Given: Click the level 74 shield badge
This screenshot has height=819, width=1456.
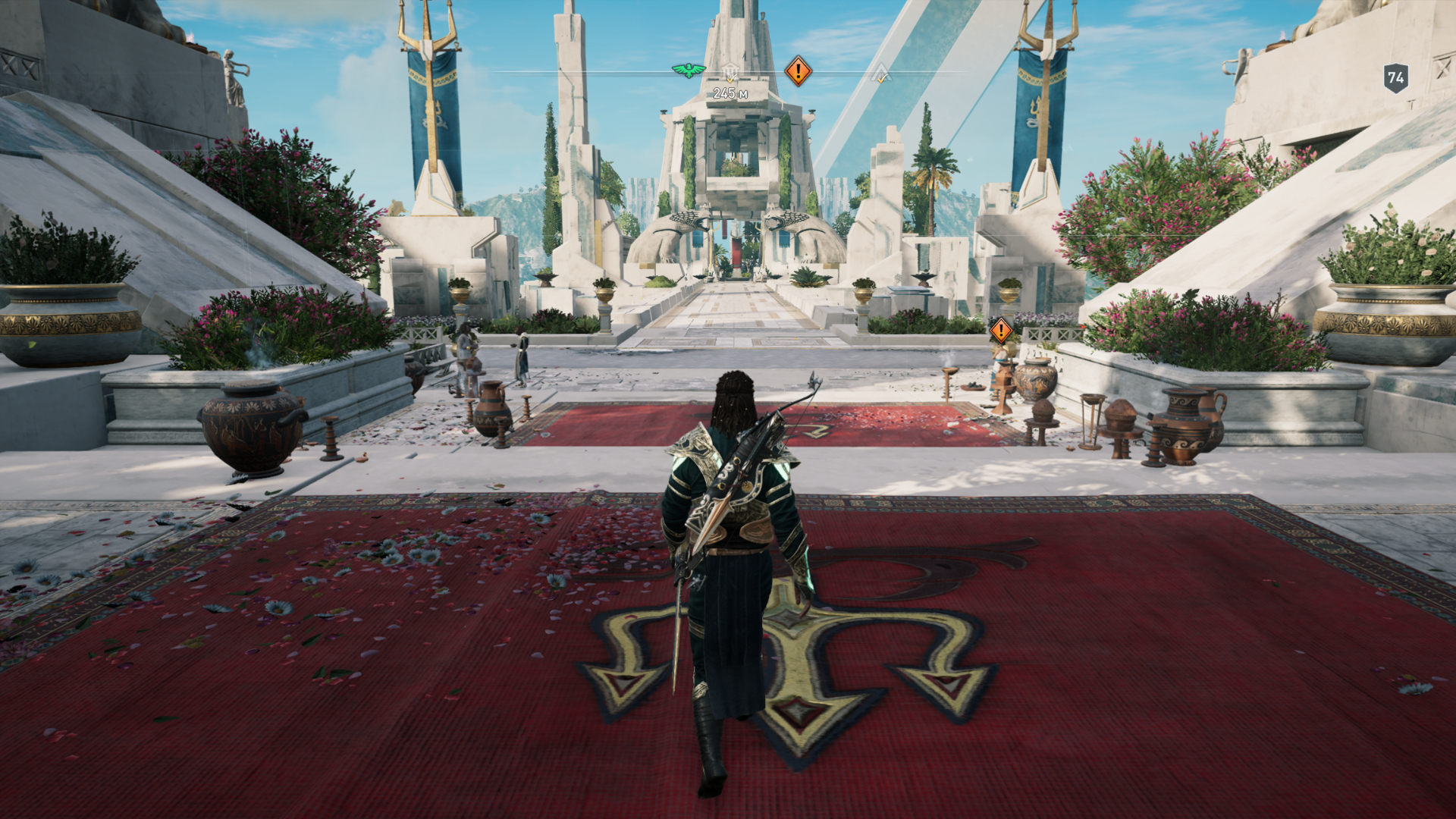Looking at the screenshot, I should pyautogui.click(x=1395, y=77).
